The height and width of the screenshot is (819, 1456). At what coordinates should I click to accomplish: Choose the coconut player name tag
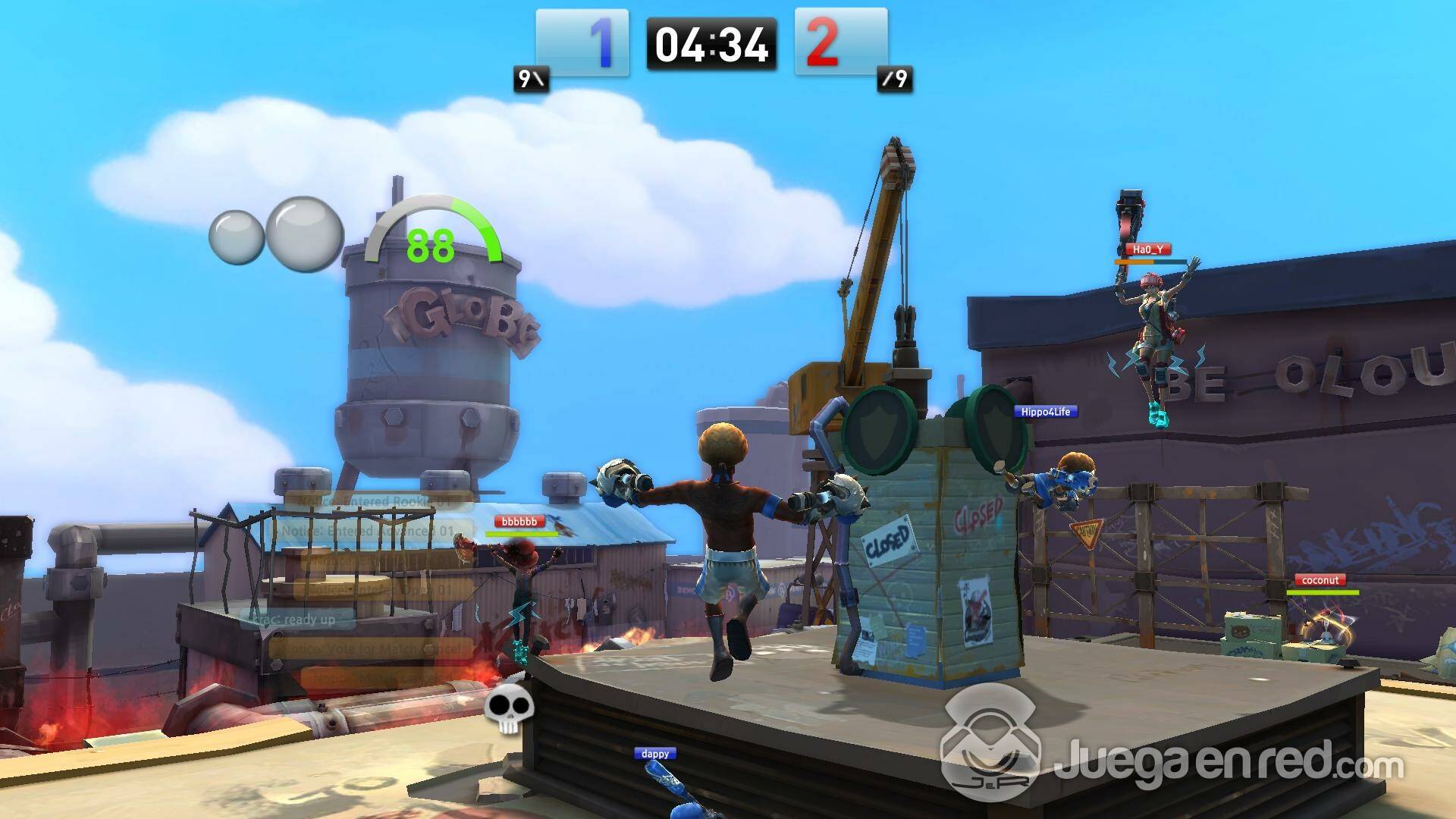coord(1320,580)
